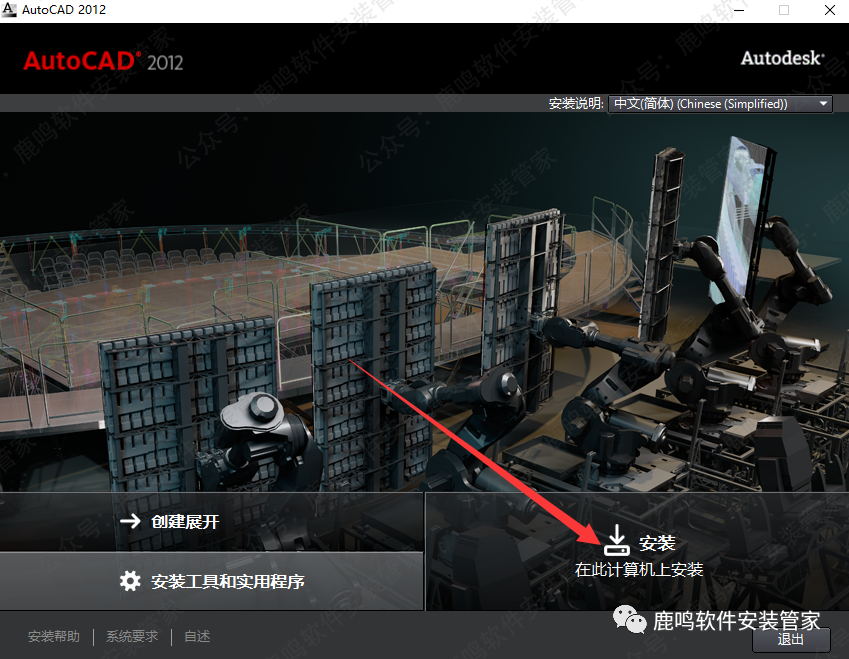Open the installation language dropdown
849x659 pixels.
(x=720, y=104)
